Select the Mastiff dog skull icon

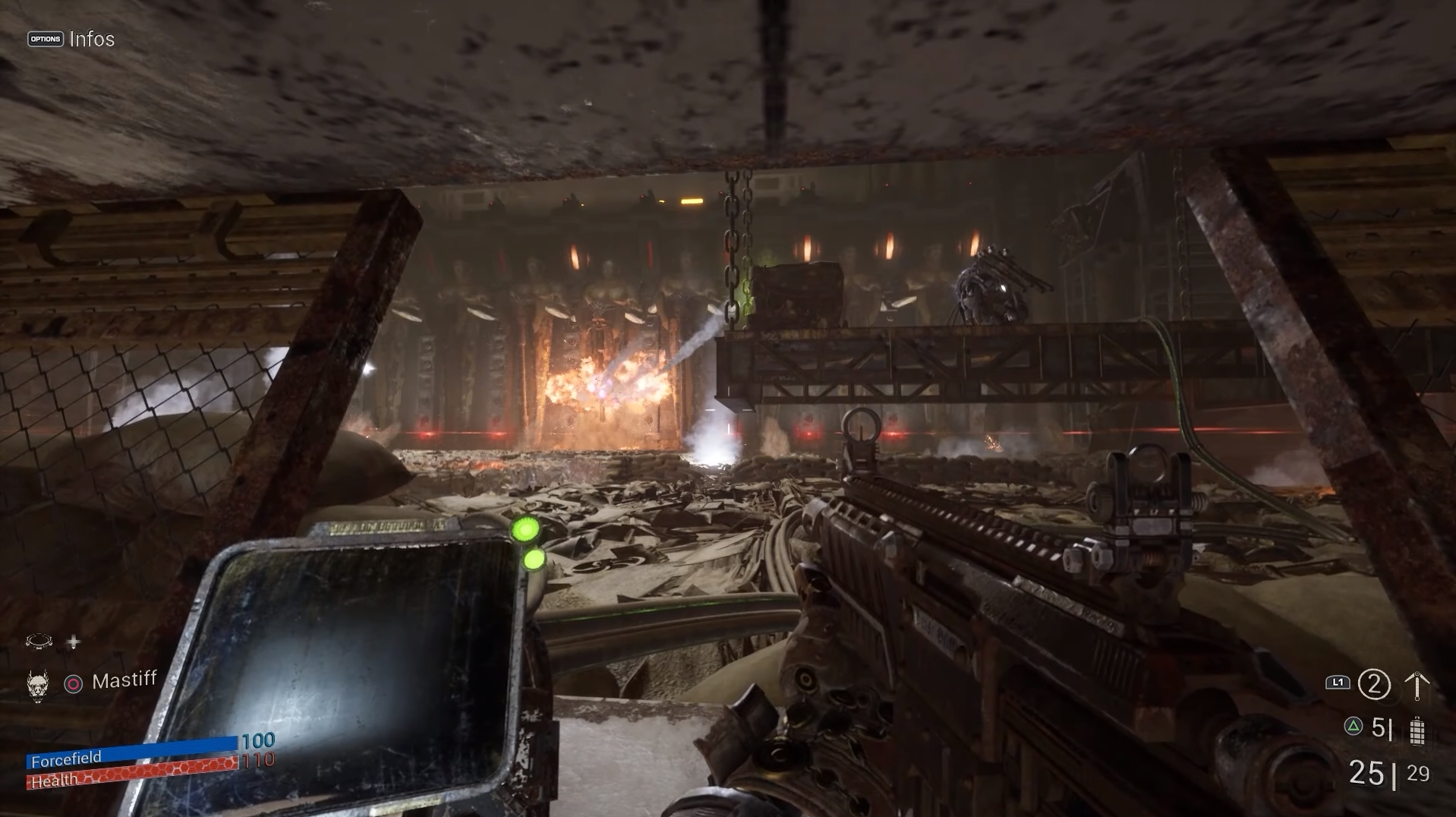pos(37,685)
